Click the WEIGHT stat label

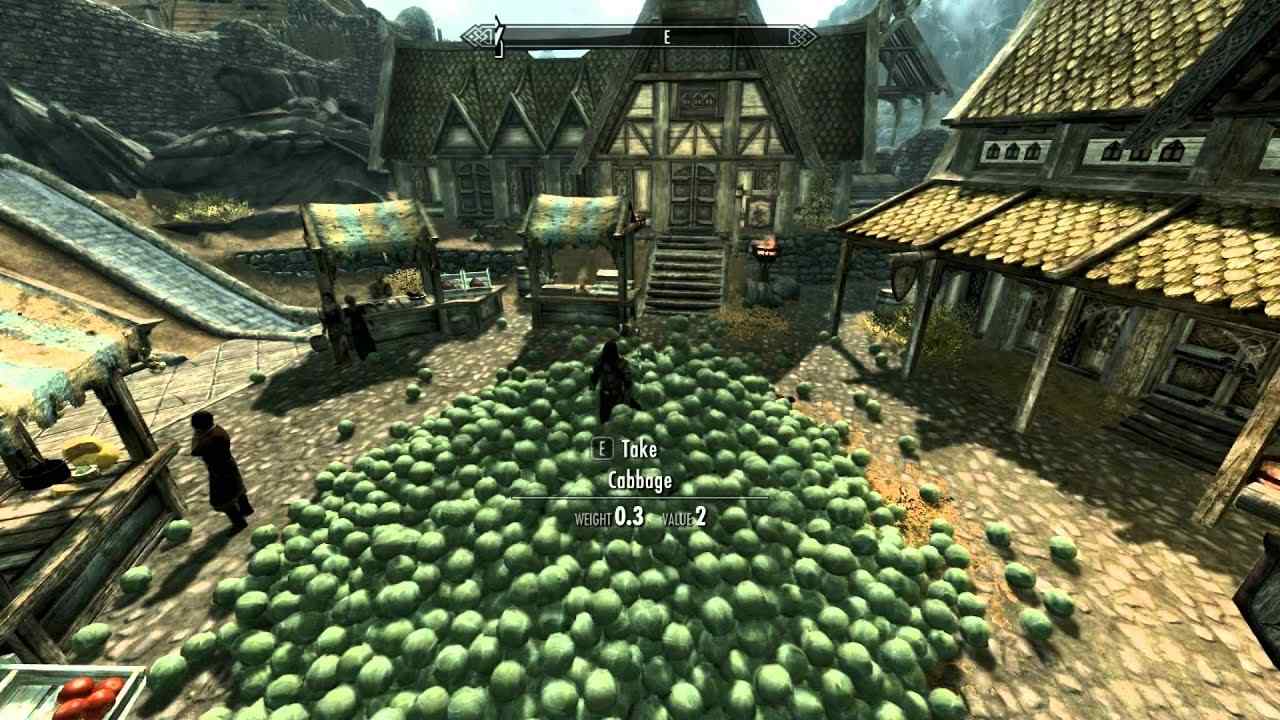point(593,520)
